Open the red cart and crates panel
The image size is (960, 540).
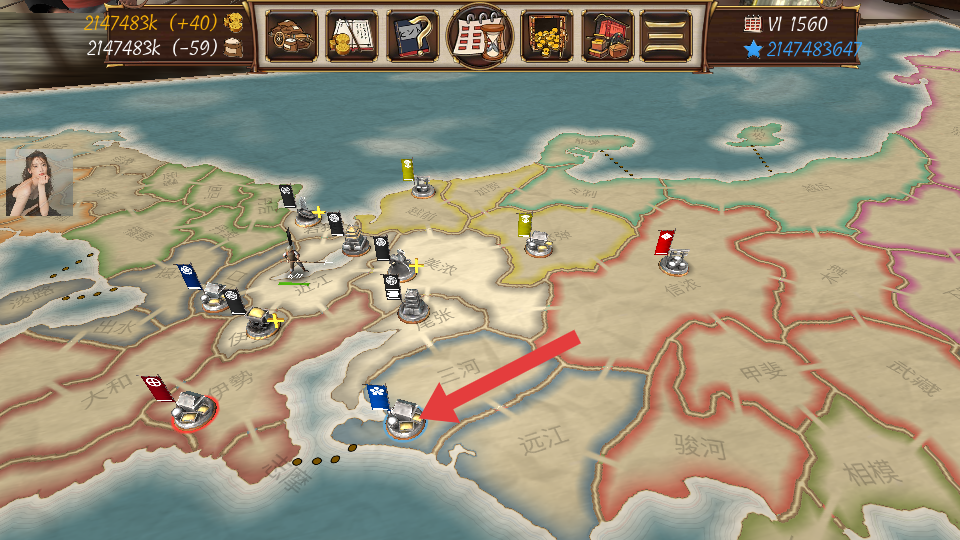pos(608,36)
